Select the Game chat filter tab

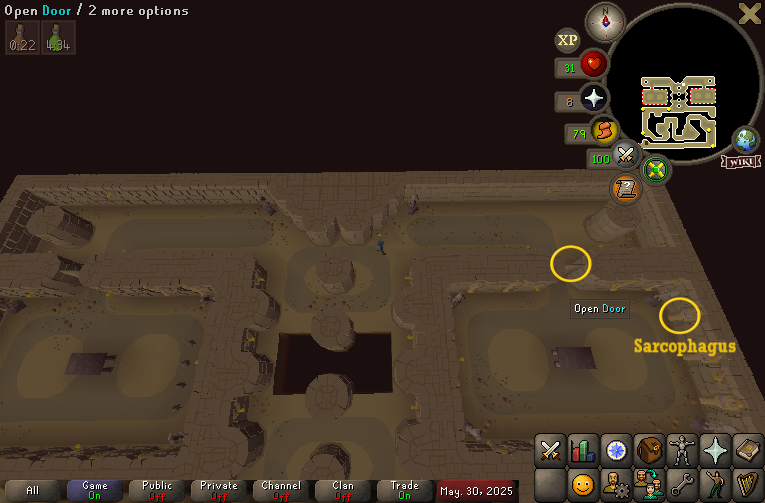95,490
